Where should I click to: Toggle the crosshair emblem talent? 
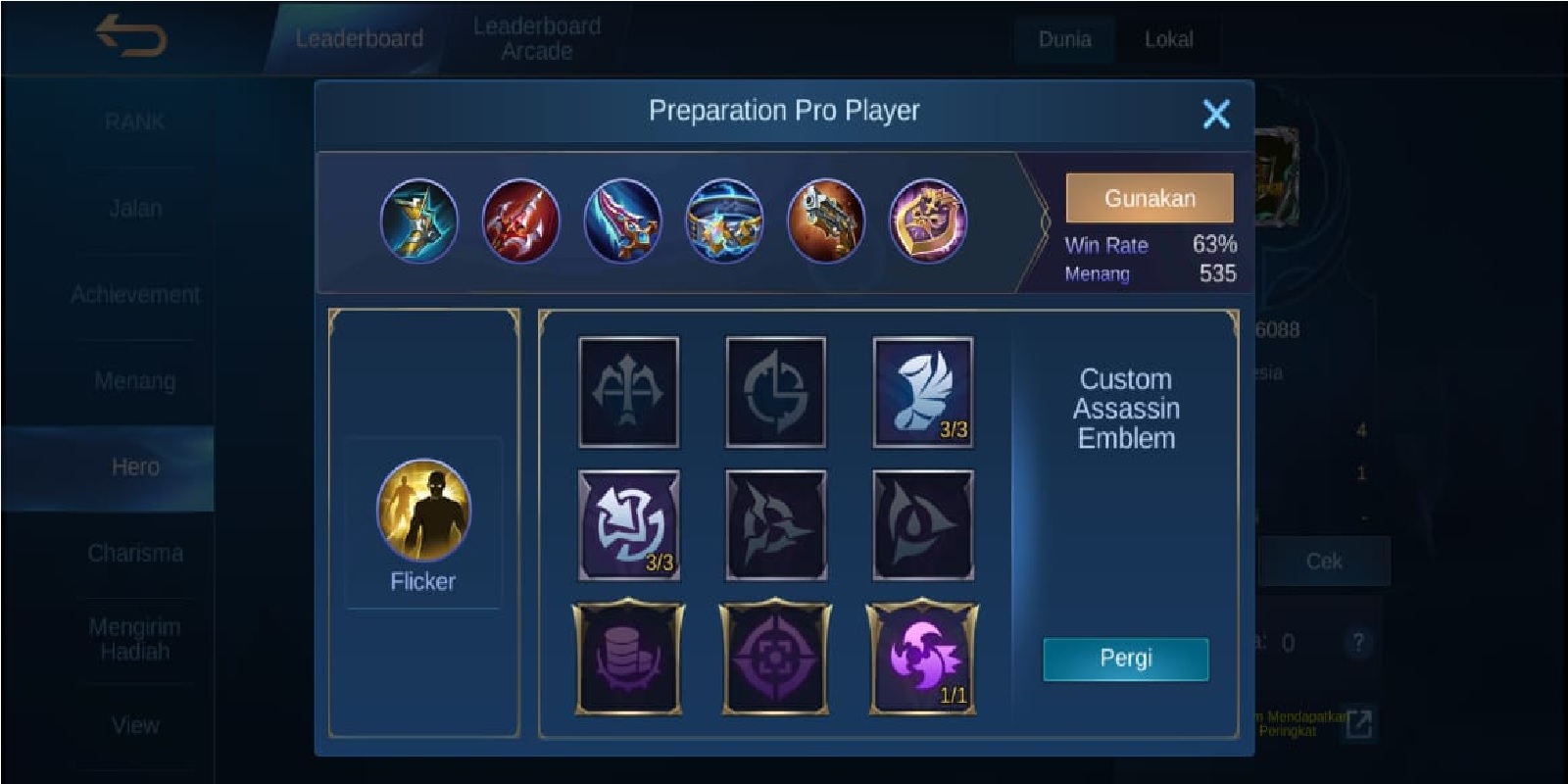pyautogui.click(x=774, y=659)
